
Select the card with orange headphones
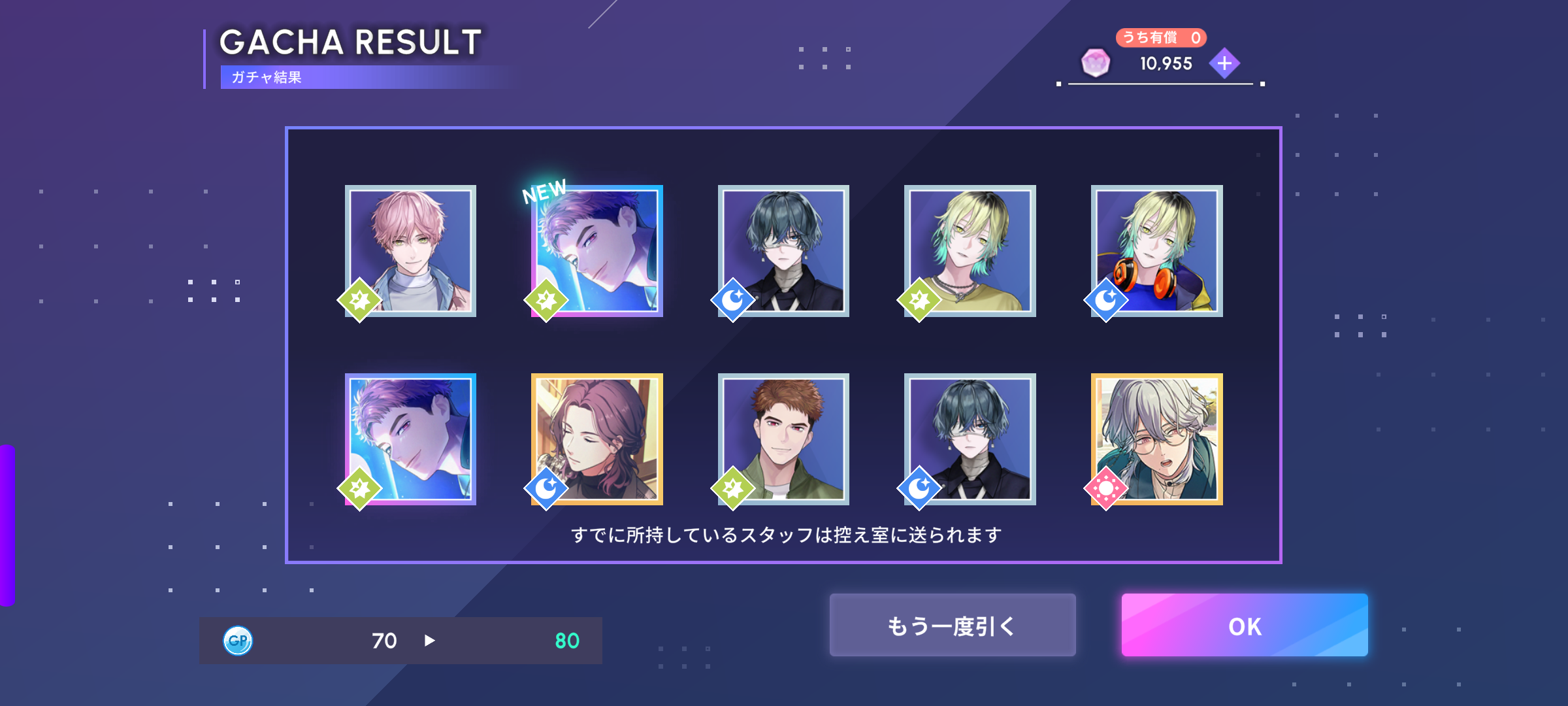1156,251
